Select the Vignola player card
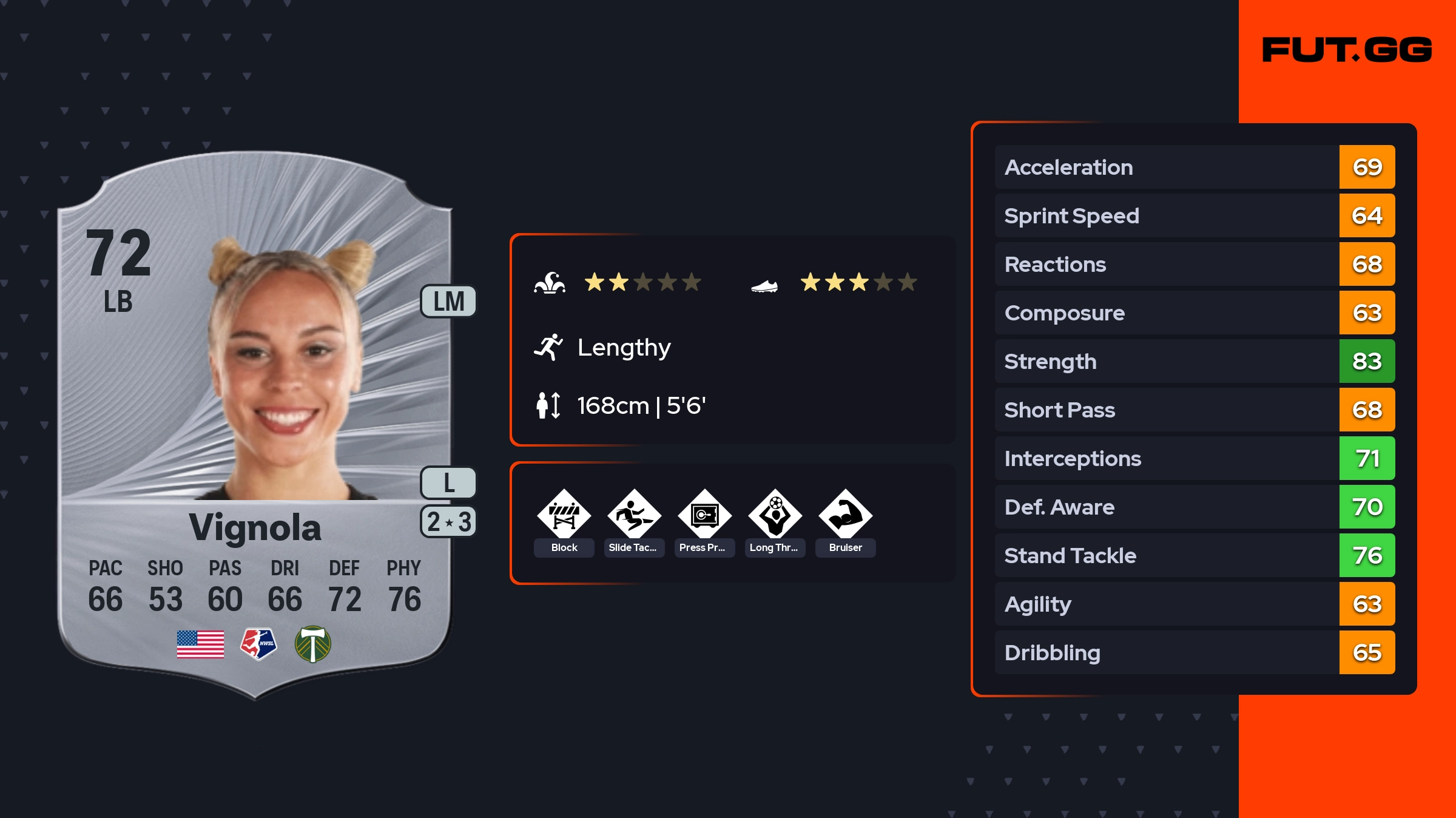1456x818 pixels. 255,425
